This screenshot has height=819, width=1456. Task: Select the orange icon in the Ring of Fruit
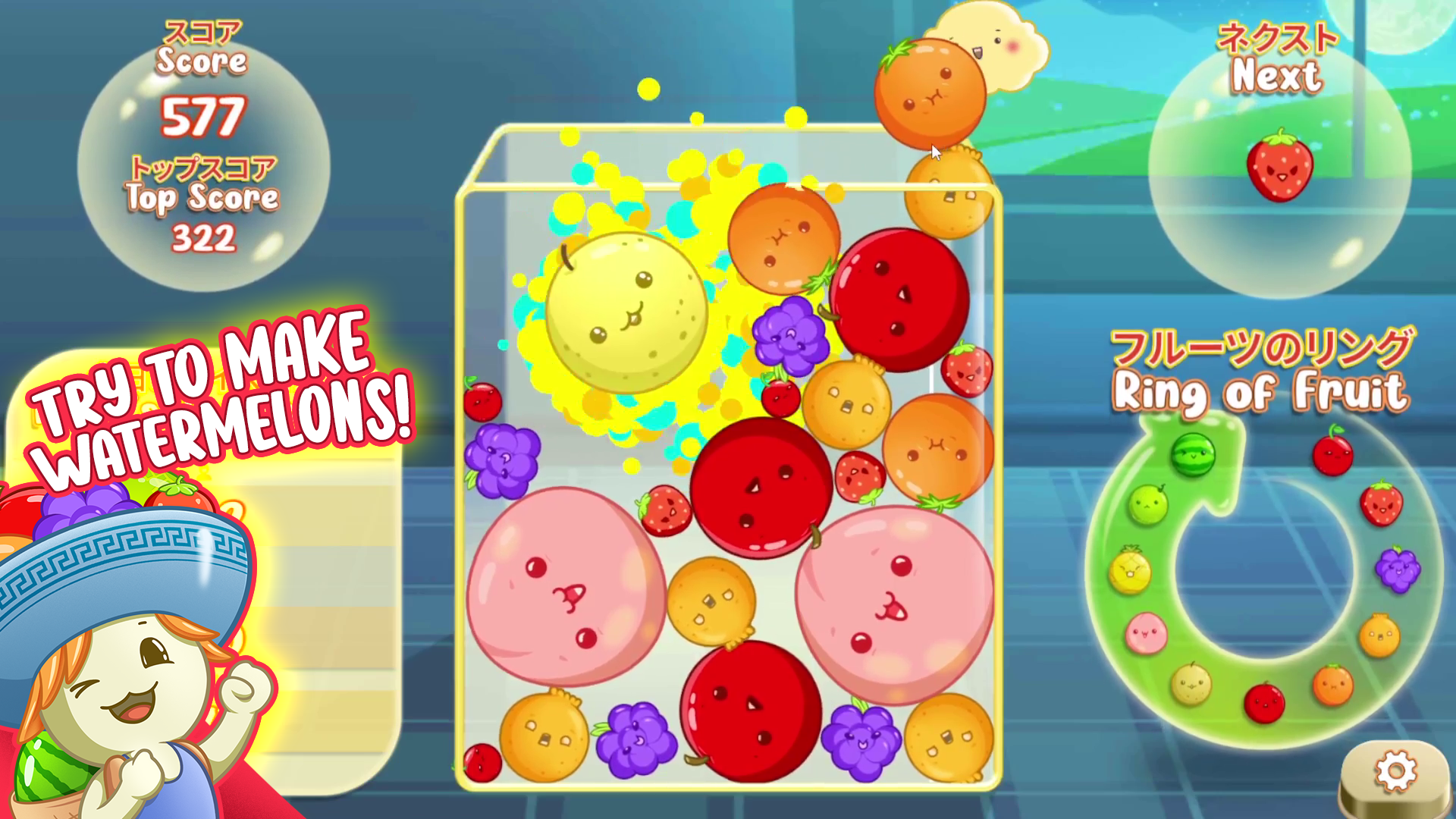pos(1333,684)
